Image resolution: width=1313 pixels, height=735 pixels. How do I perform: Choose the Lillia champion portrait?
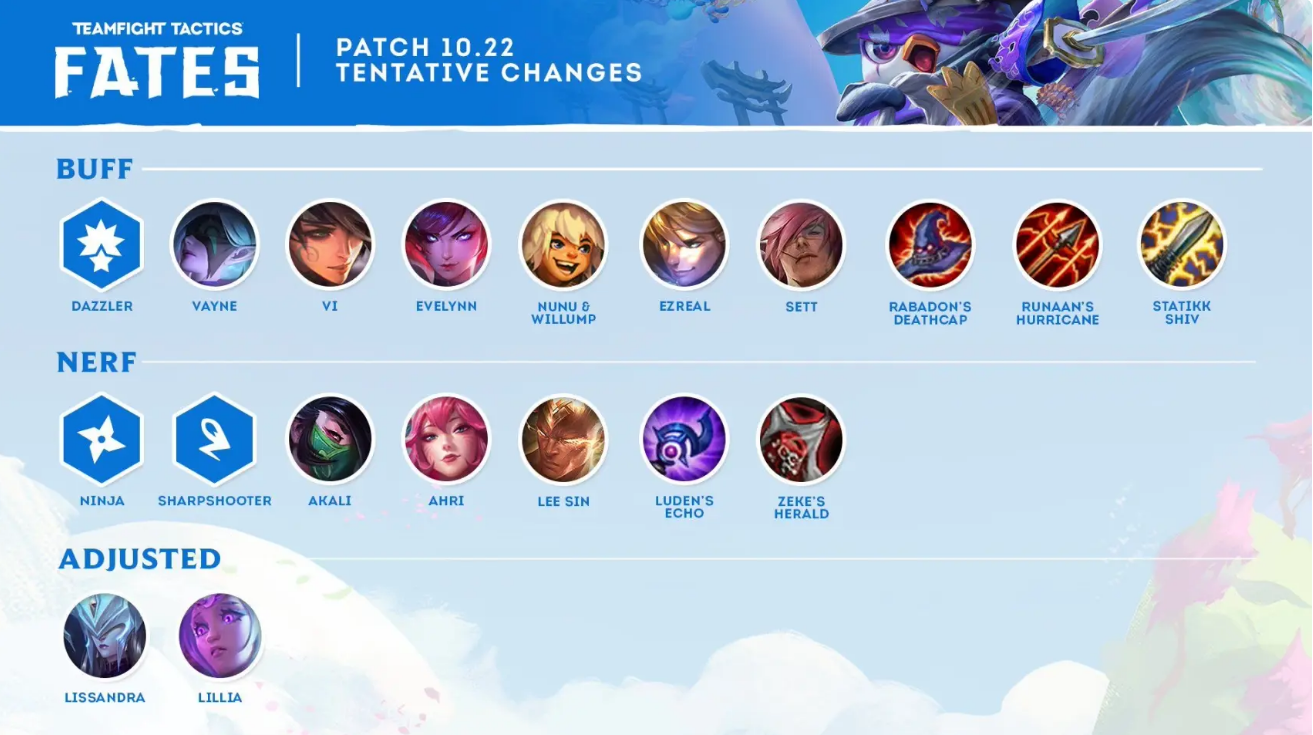point(220,636)
